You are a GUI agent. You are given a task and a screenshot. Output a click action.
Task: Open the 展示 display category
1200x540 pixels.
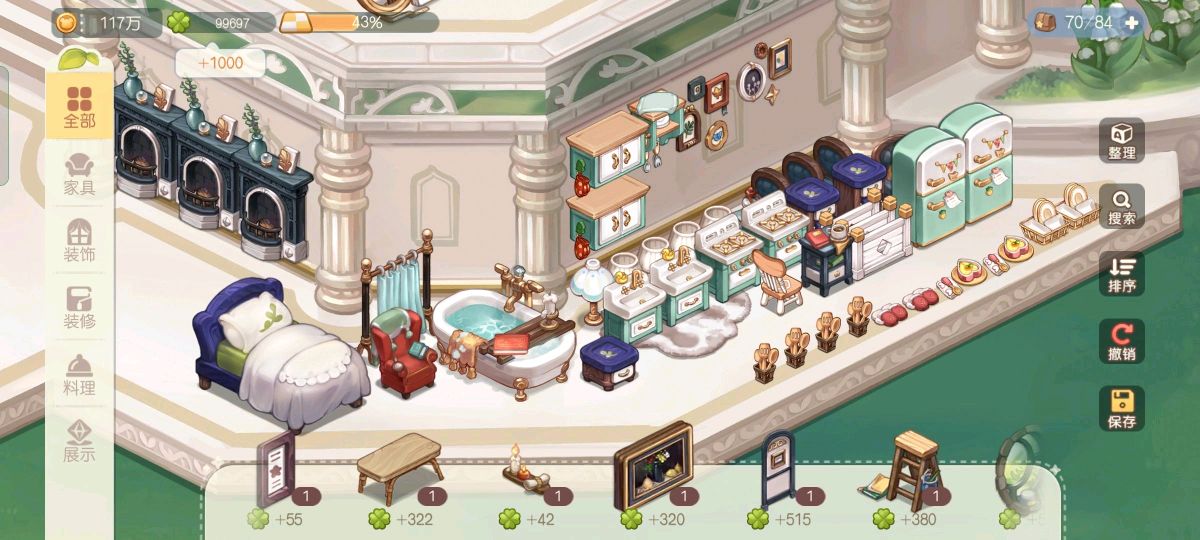pyautogui.click(x=79, y=441)
